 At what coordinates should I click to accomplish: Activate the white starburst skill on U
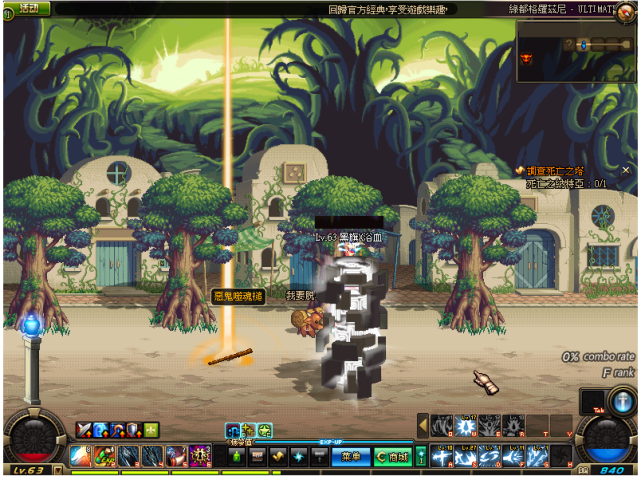[x=466, y=426]
